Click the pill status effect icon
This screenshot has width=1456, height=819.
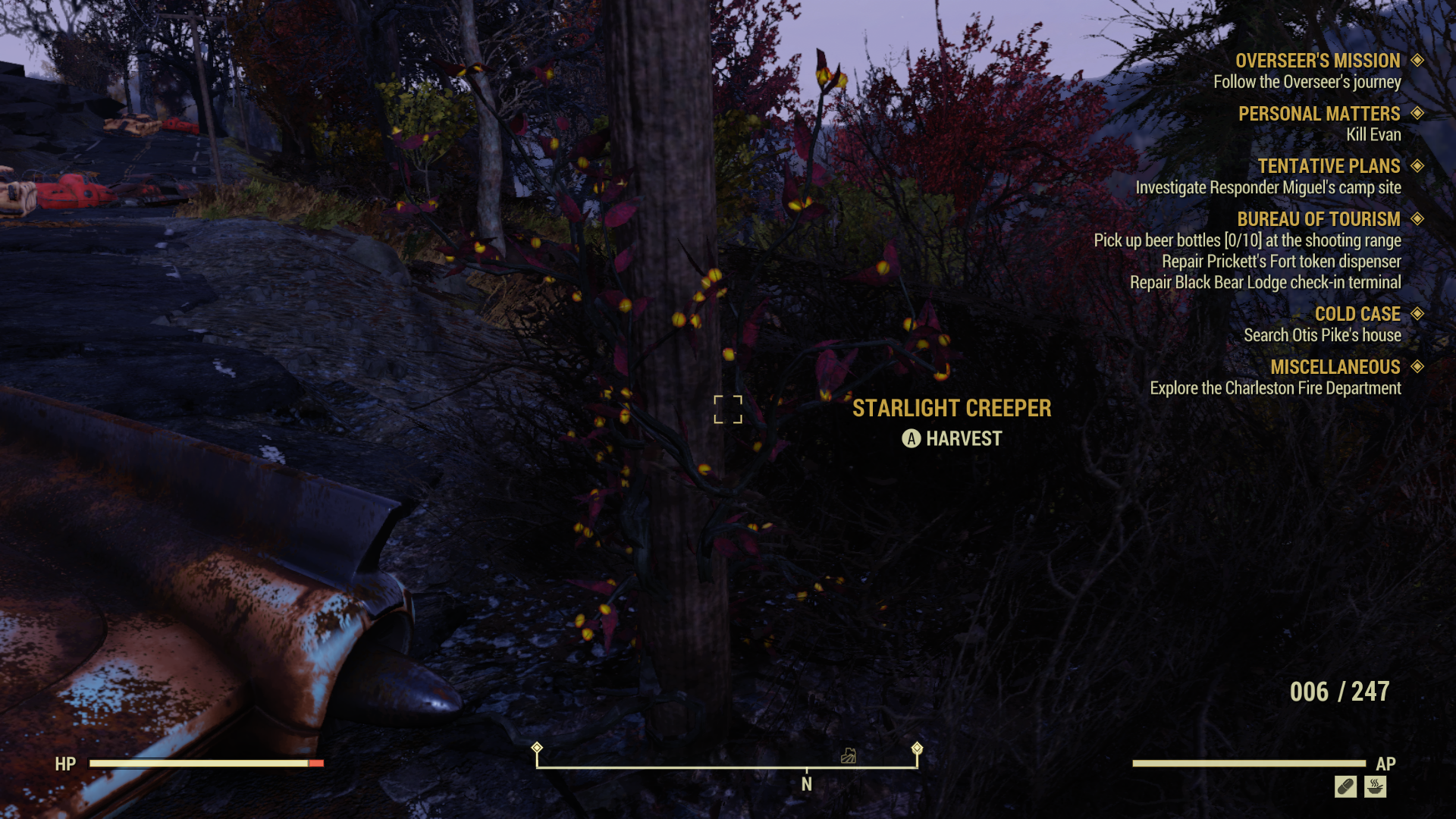pyautogui.click(x=1345, y=787)
